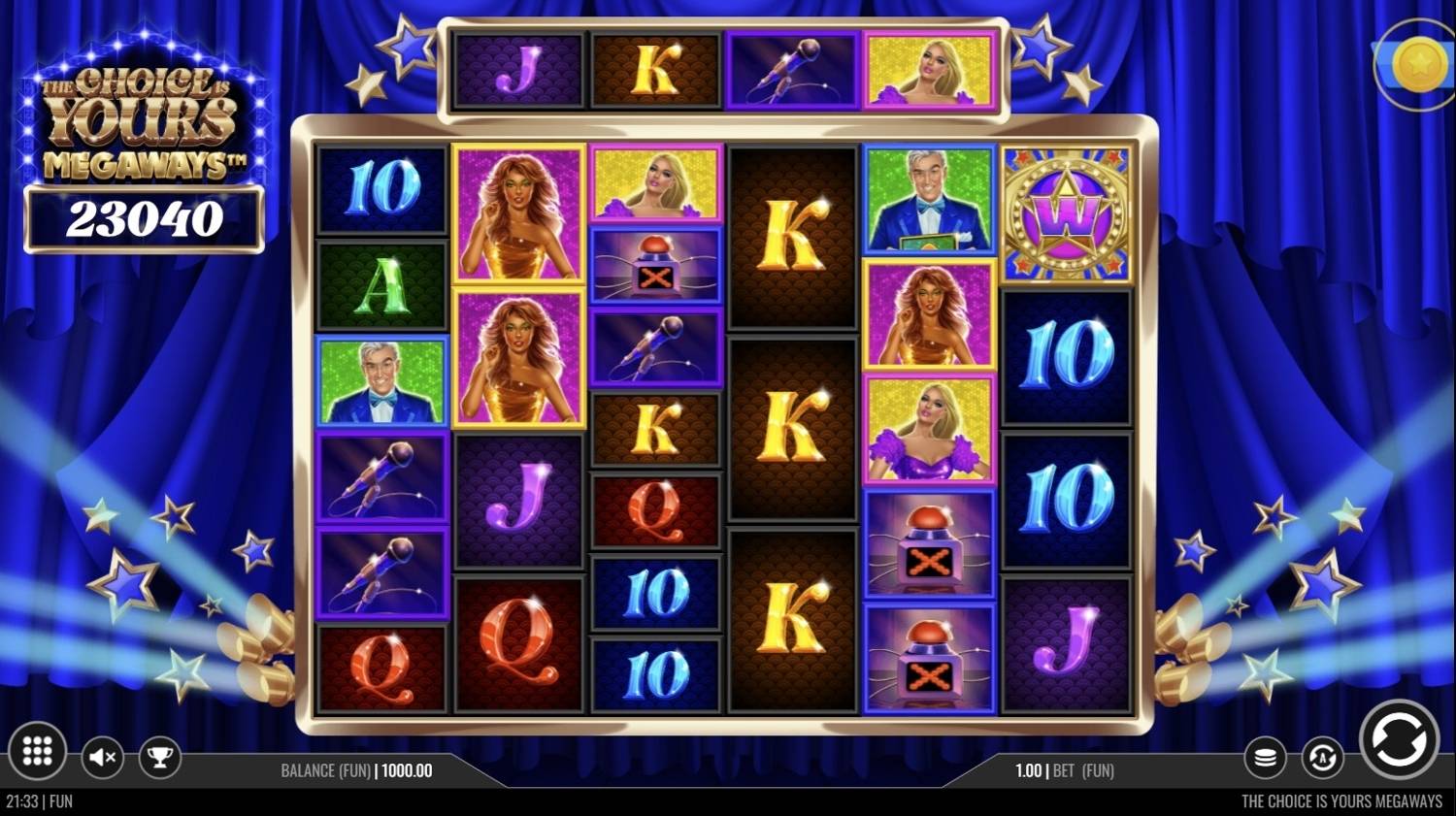Spin the reels with the circular arrows button

pyautogui.click(x=1399, y=740)
